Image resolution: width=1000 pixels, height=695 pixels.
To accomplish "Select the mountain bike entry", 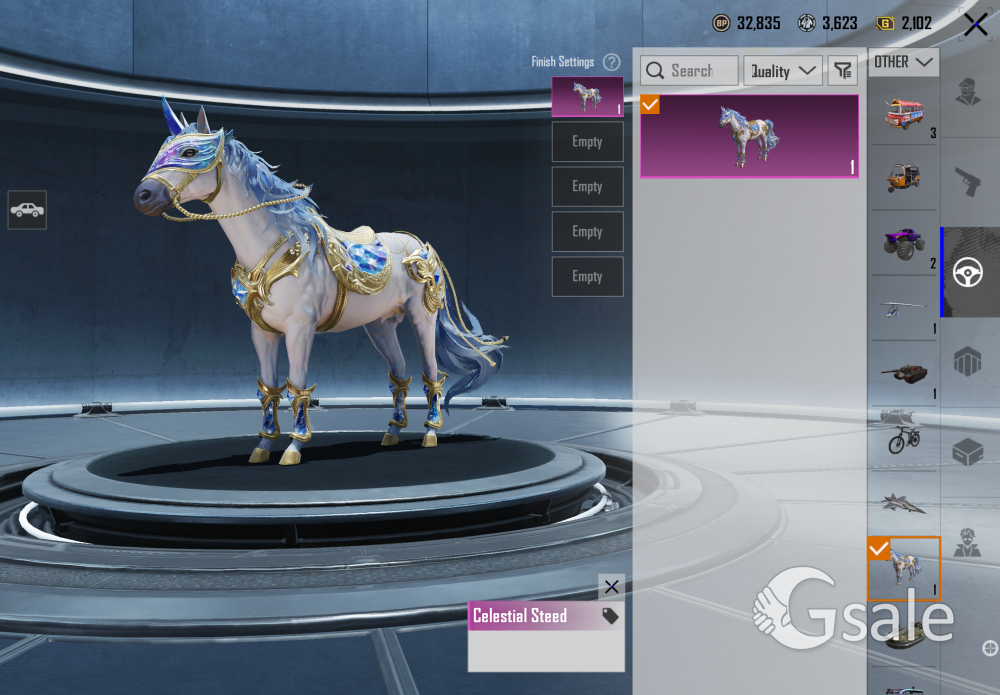I will coord(903,438).
